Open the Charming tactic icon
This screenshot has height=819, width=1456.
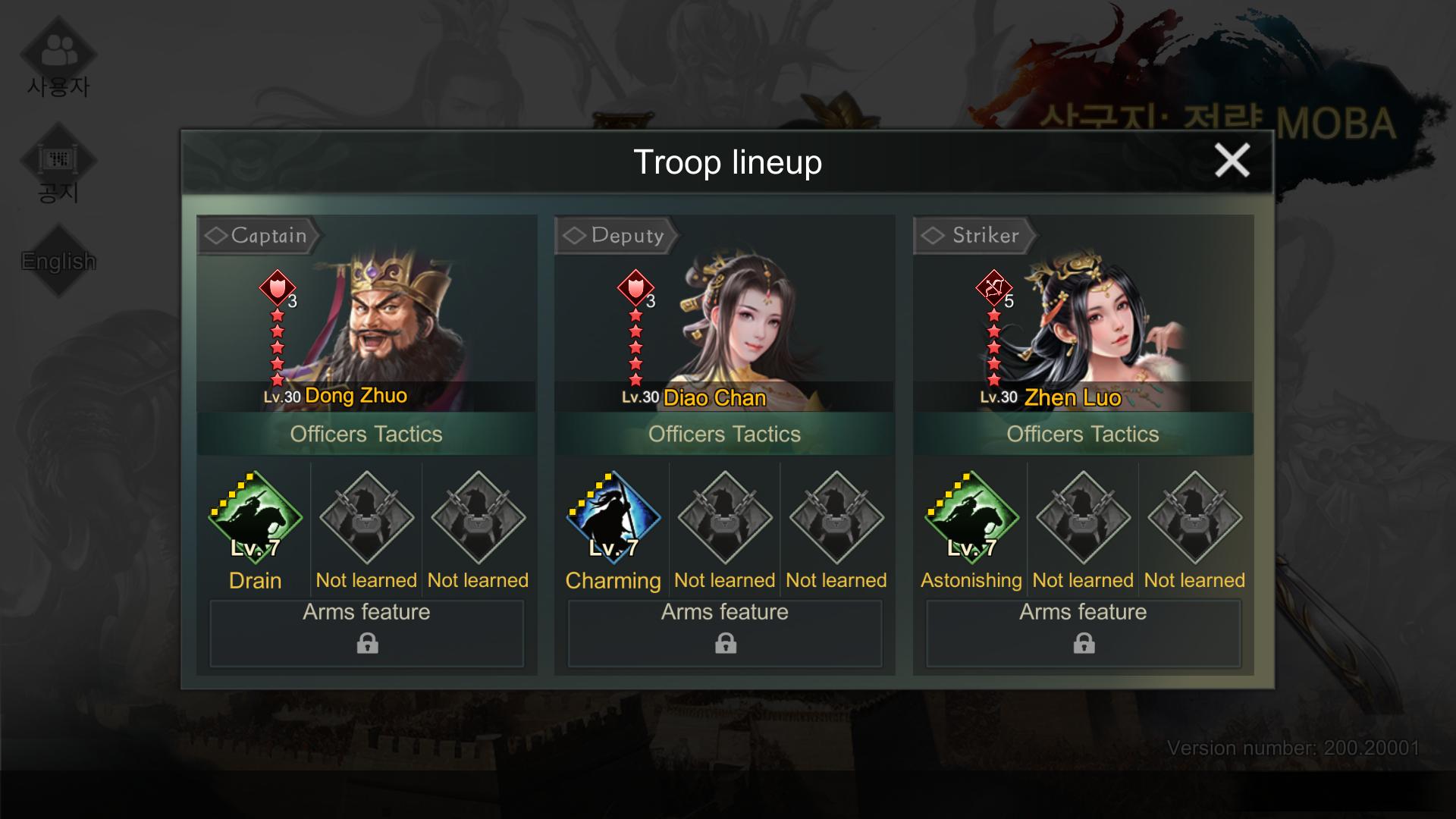(x=613, y=517)
